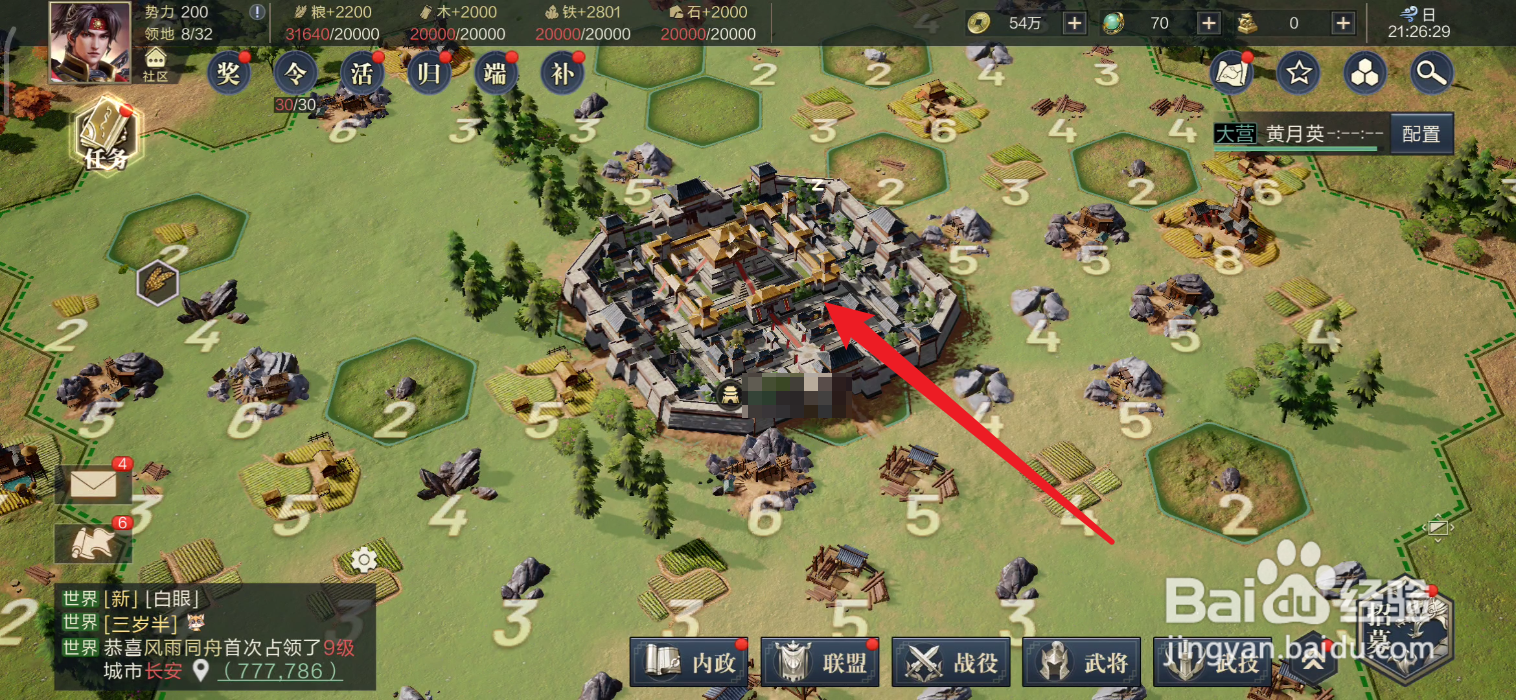Add more copper coins with plus button
1516x700 pixels.
point(1074,23)
